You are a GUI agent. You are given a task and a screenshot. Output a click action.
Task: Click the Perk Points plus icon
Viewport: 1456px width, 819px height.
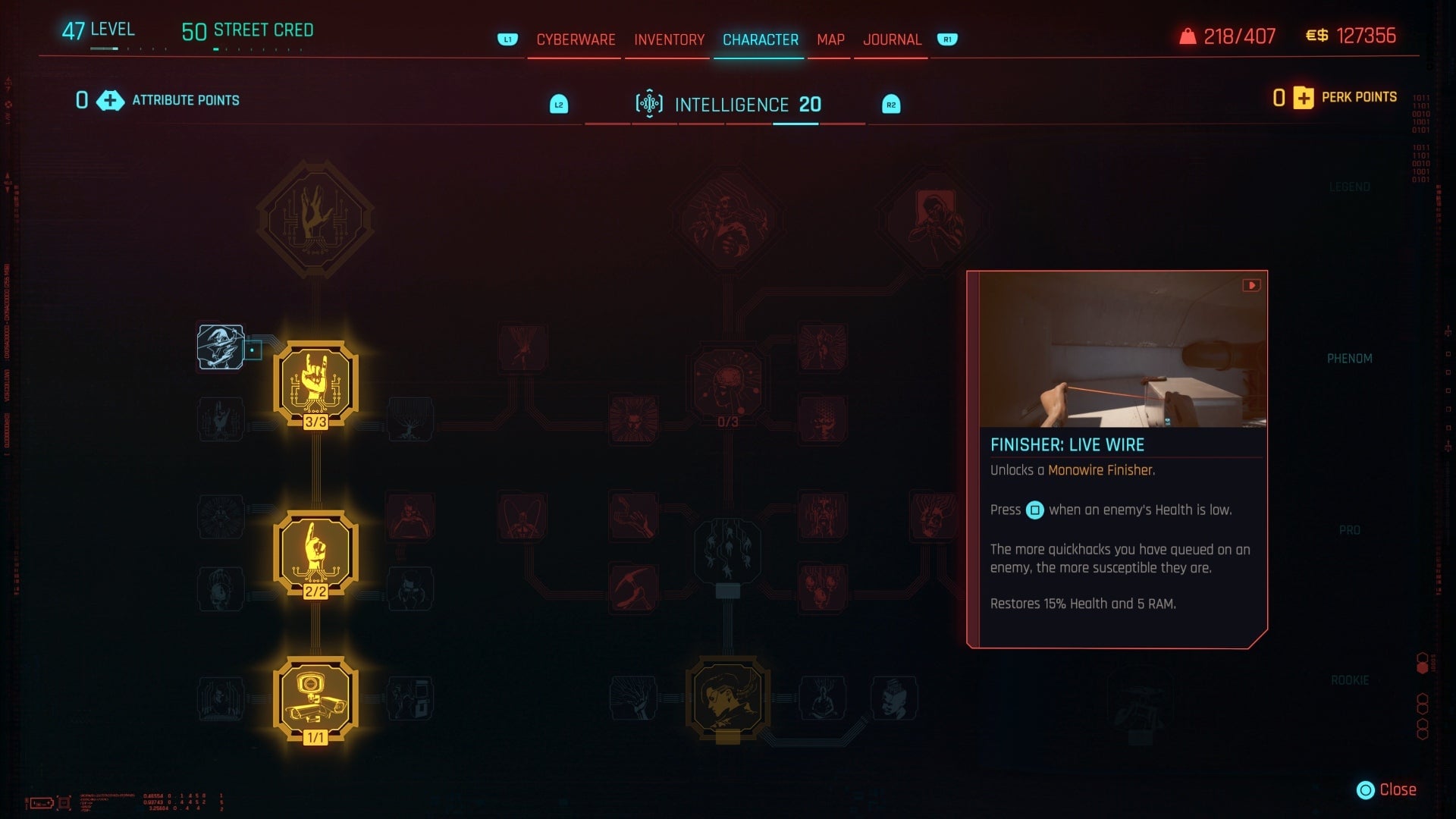pyautogui.click(x=1303, y=98)
